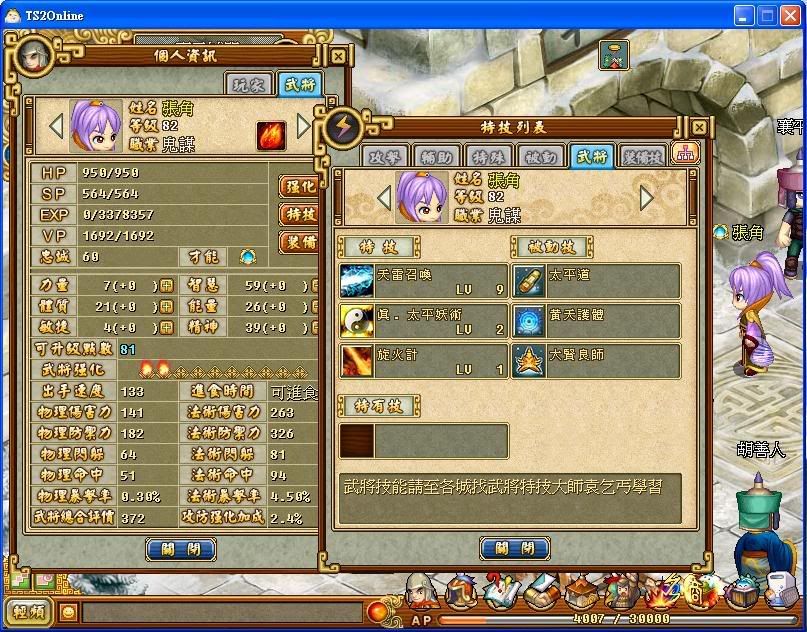Close the 特技列表 window with X
Image resolution: width=807 pixels, height=632 pixels.
pos(702,128)
